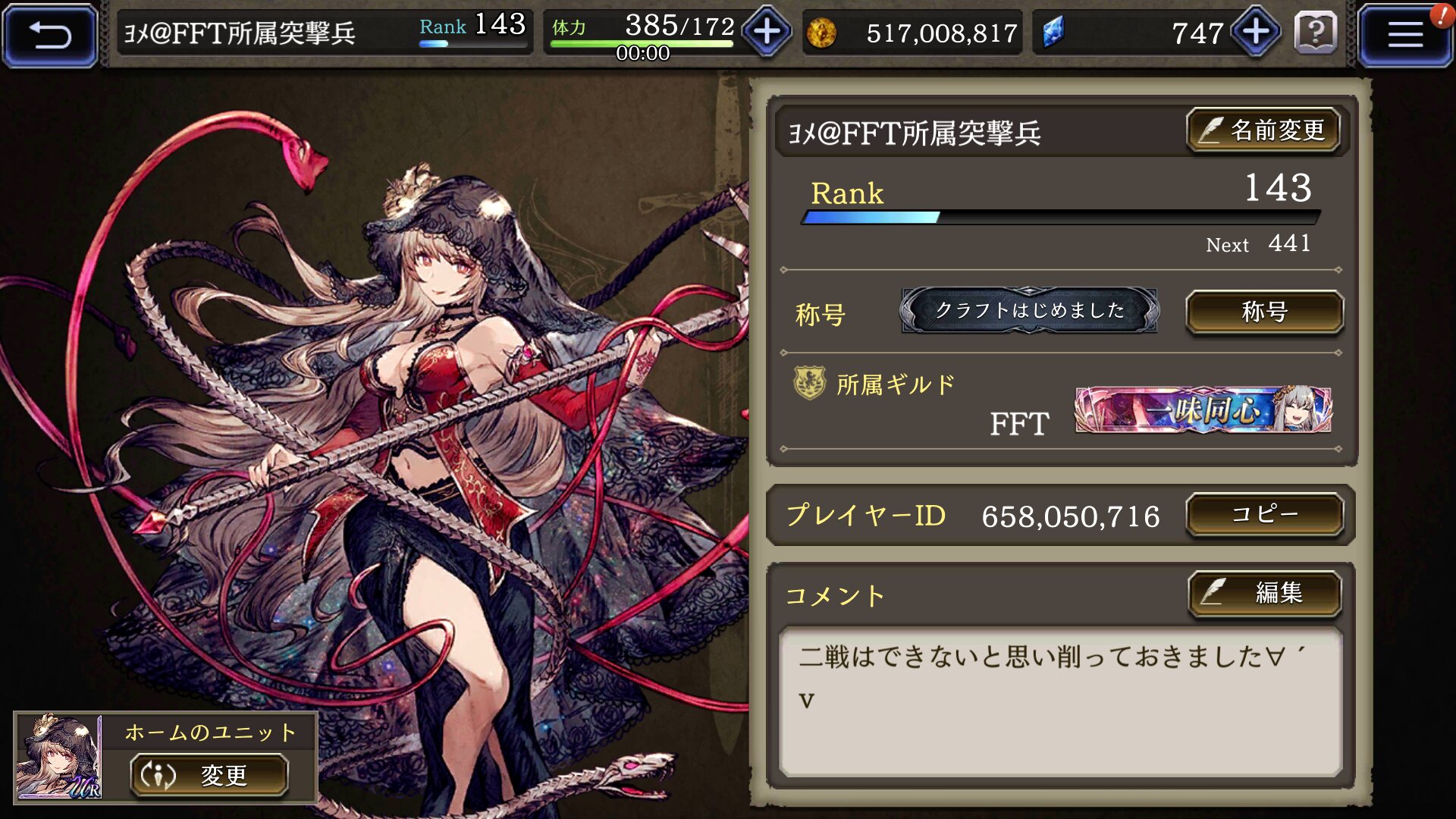Select the クラフトはじめました title badge

point(1028,311)
